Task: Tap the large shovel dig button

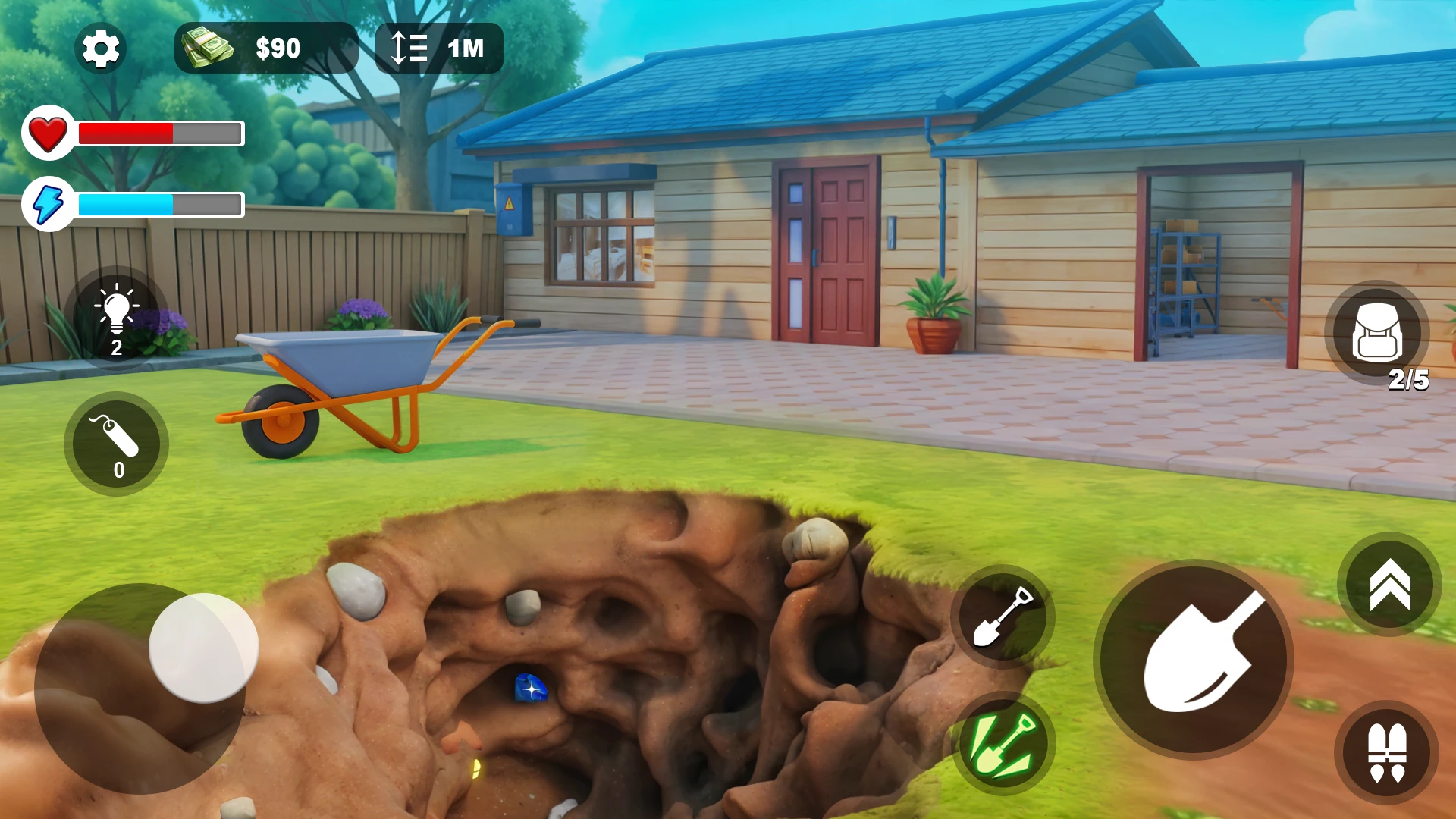Action: tap(1194, 660)
